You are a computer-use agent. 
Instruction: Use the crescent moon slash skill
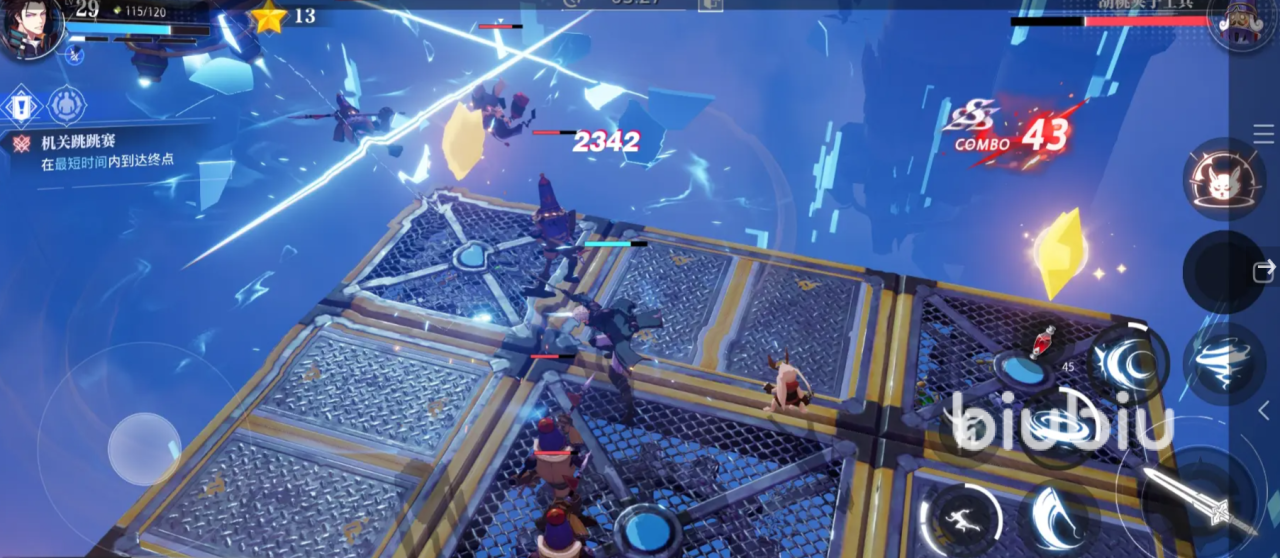1127,362
